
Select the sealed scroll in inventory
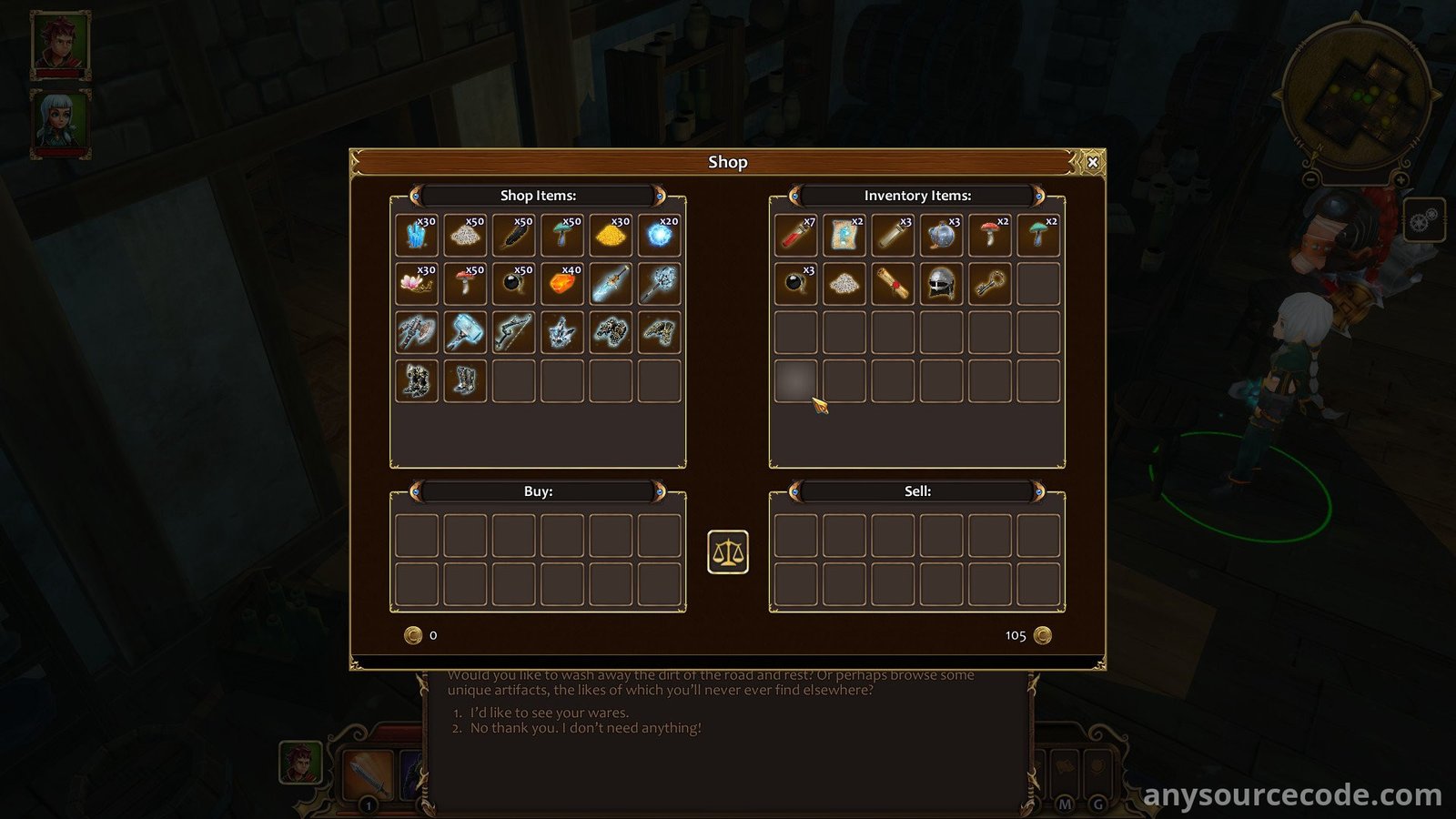(x=893, y=284)
